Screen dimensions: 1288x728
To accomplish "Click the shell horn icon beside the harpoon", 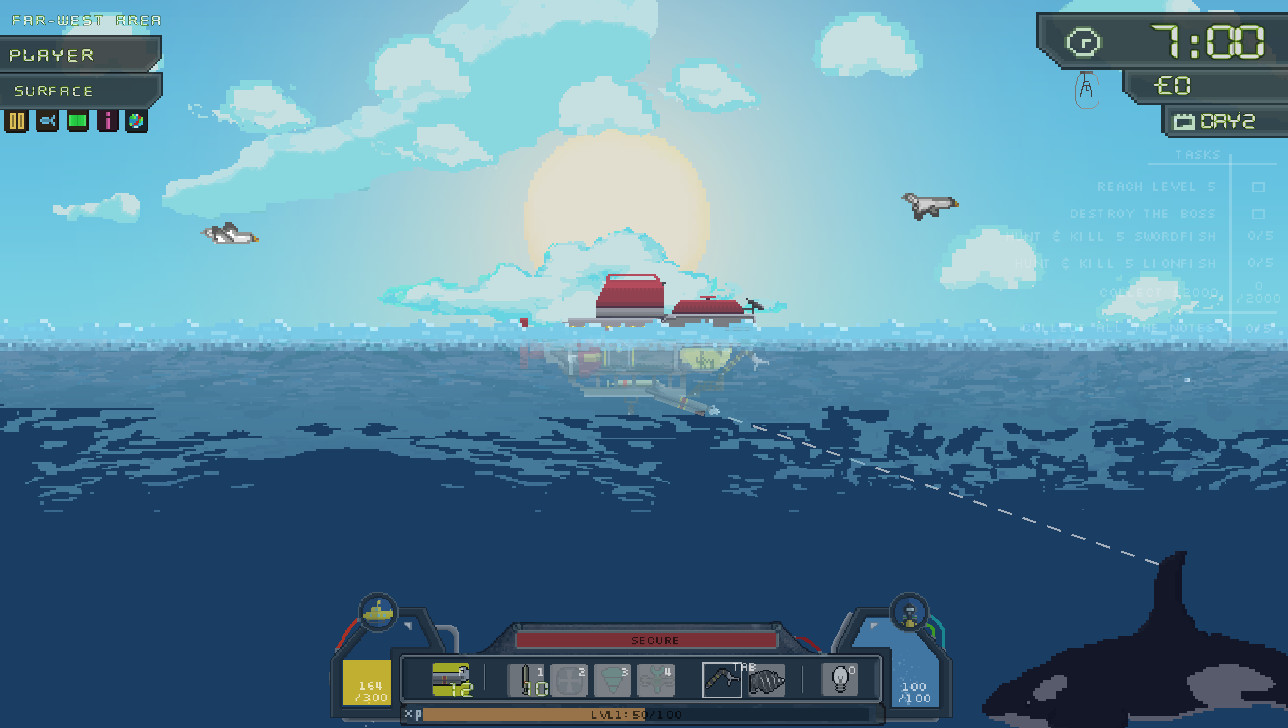I will click(767, 679).
